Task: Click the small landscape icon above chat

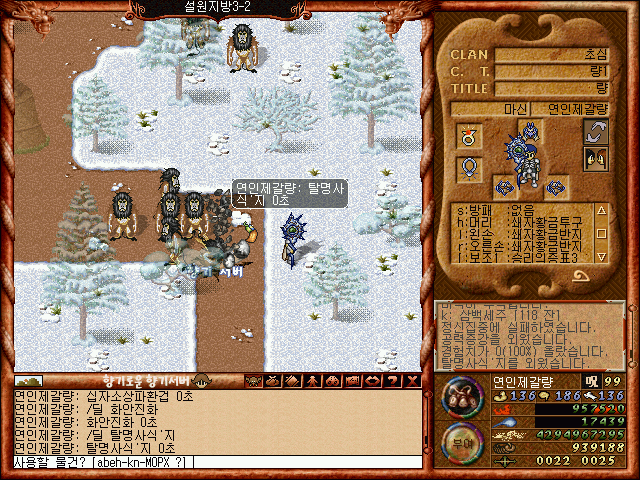Action: pos(27,381)
